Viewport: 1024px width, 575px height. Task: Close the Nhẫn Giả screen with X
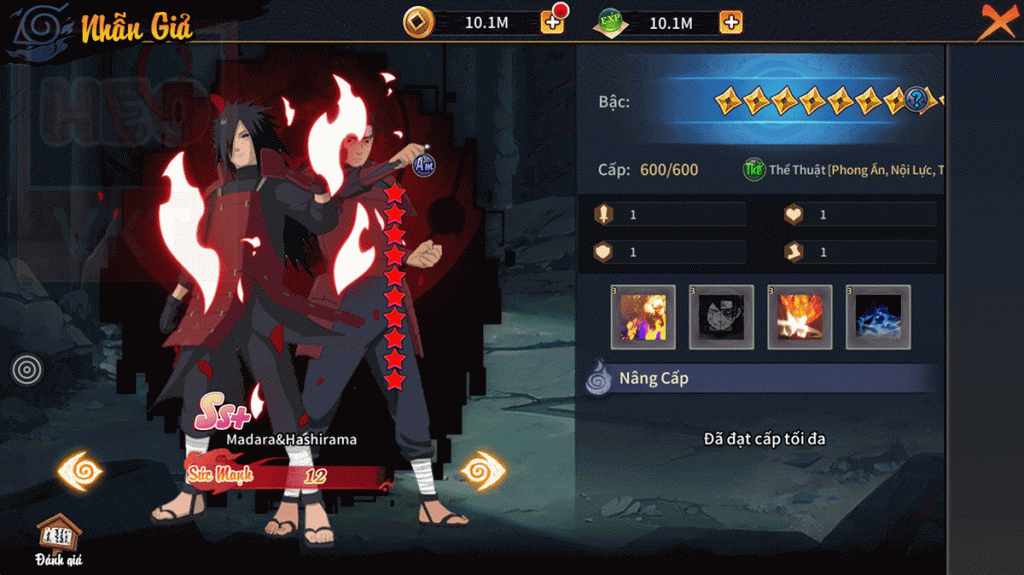pyautogui.click(x=996, y=21)
